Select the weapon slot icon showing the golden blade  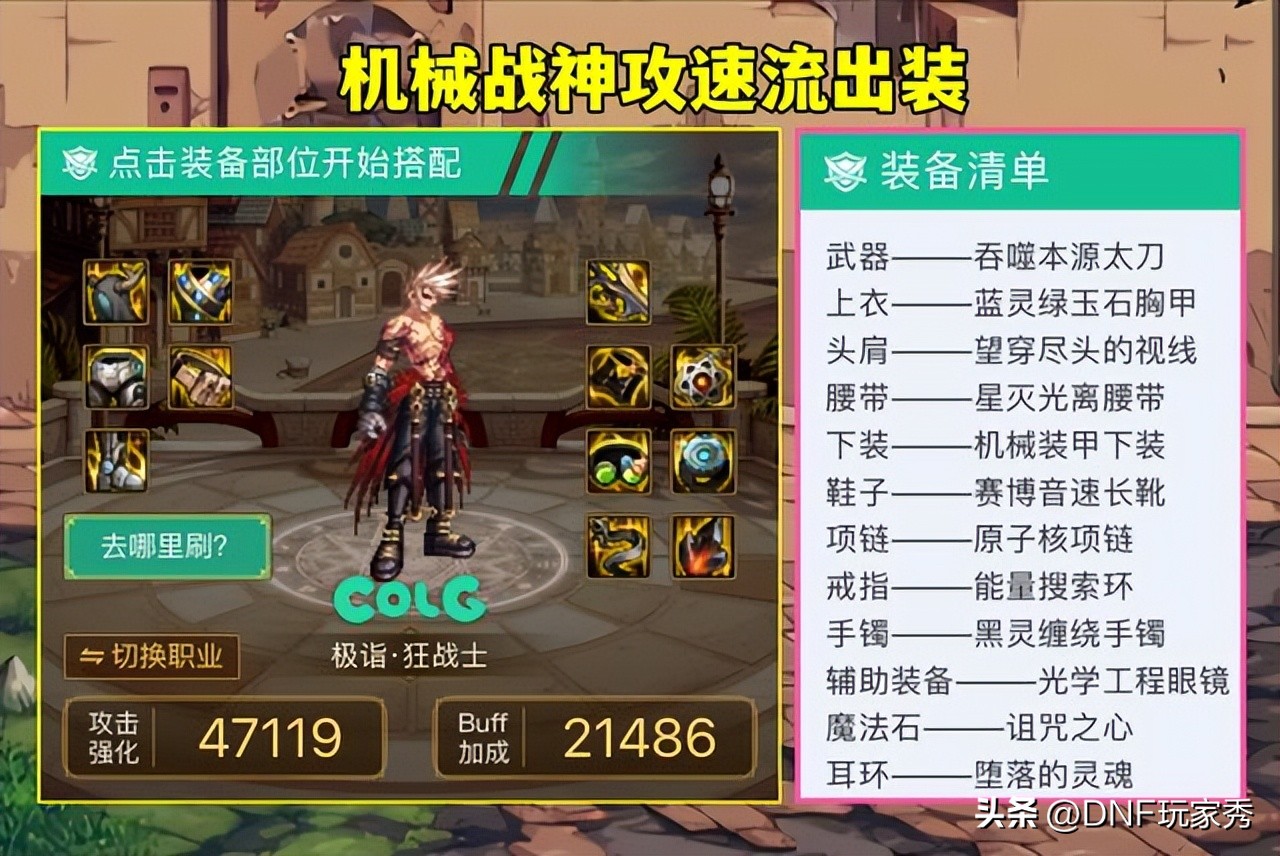click(617, 292)
